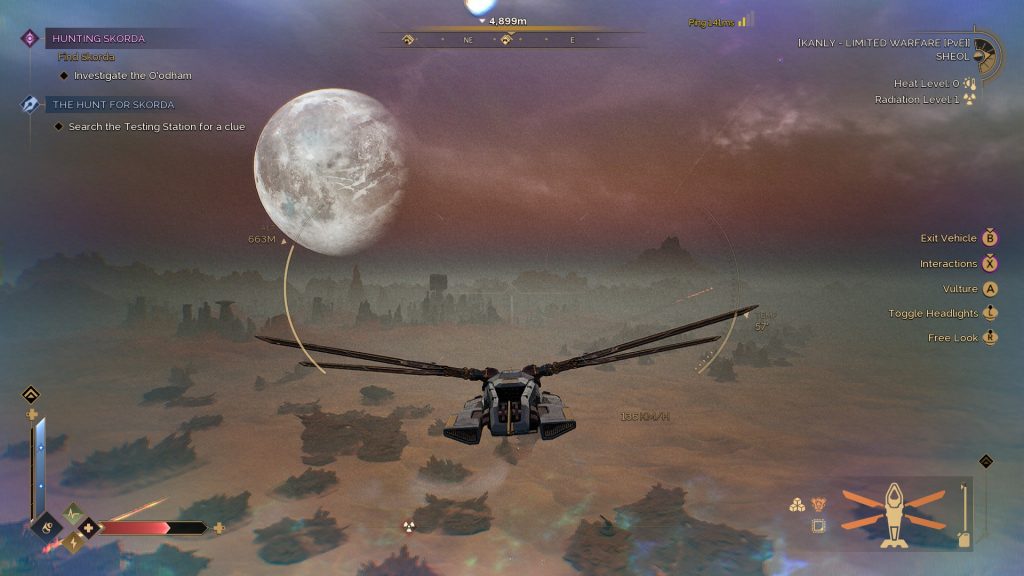Click the ornithopter vehicle status diagram
This screenshot has width=1024, height=576.
[893, 514]
